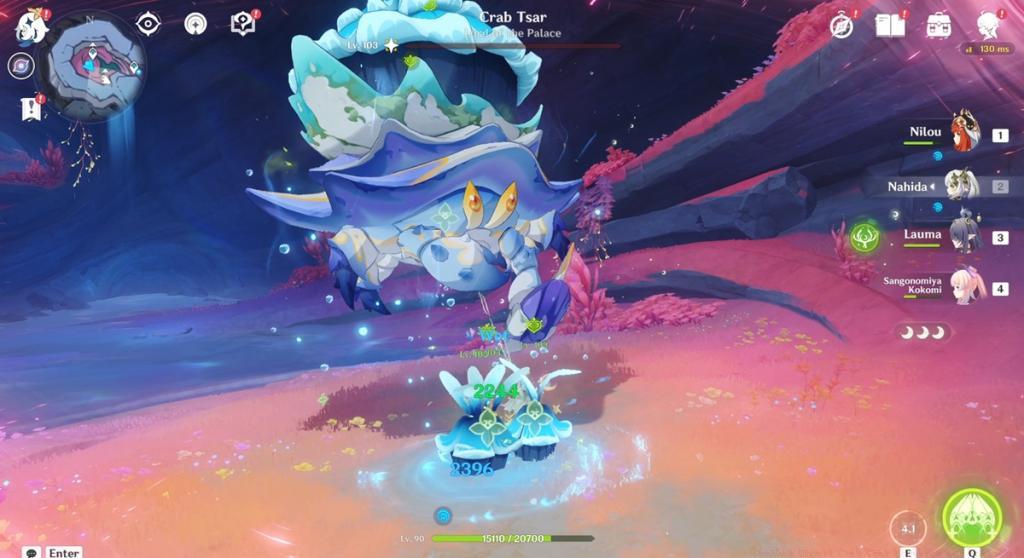Image resolution: width=1024 pixels, height=558 pixels.
Task: Open the Paimon menu
Action: click(x=31, y=26)
